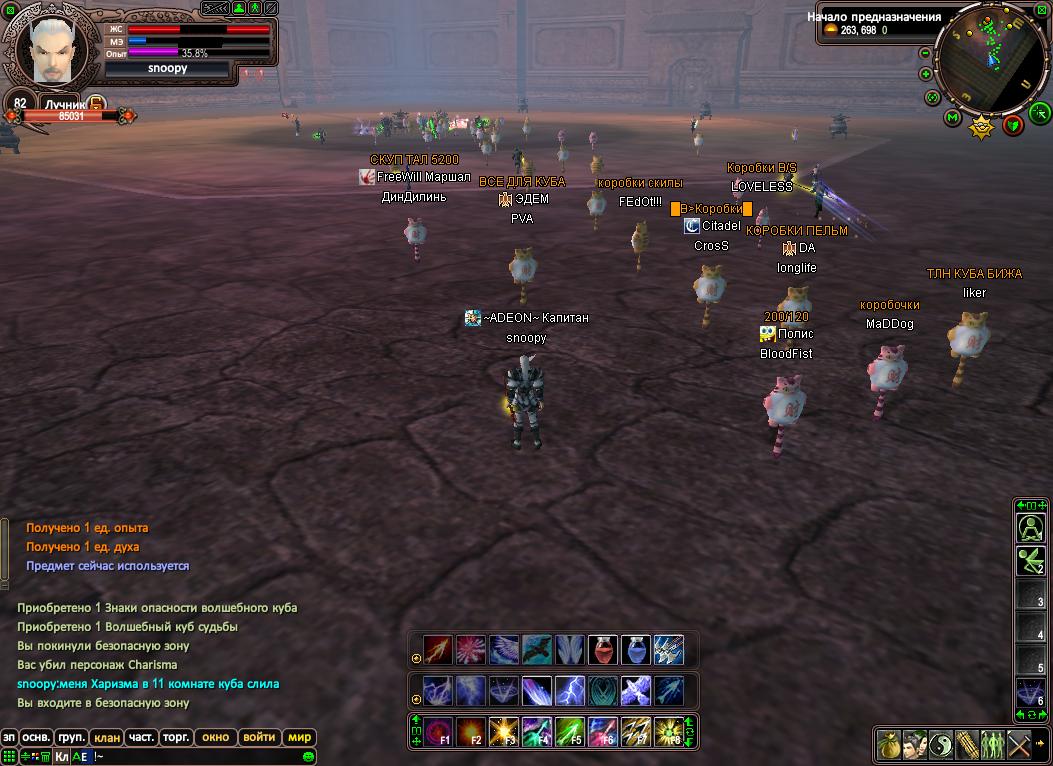Open the world map with the M button
The image size is (1053, 766).
tap(953, 119)
